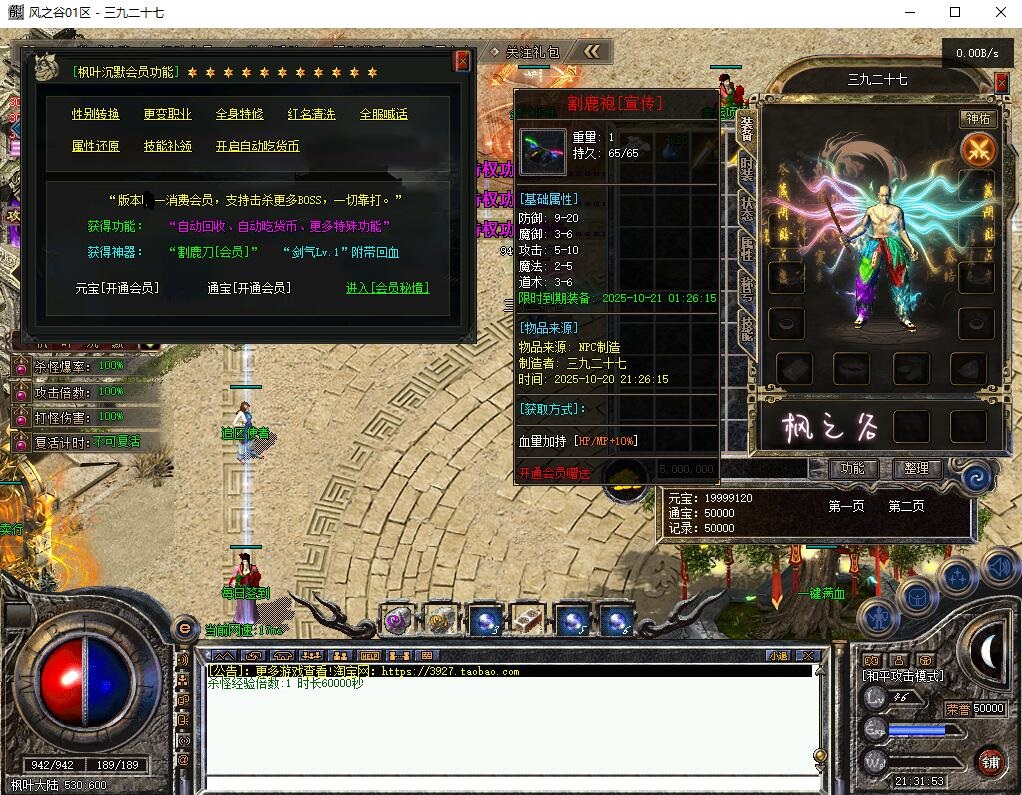Click the 整理 sort button
1022x795 pixels.
pyautogui.click(x=916, y=468)
